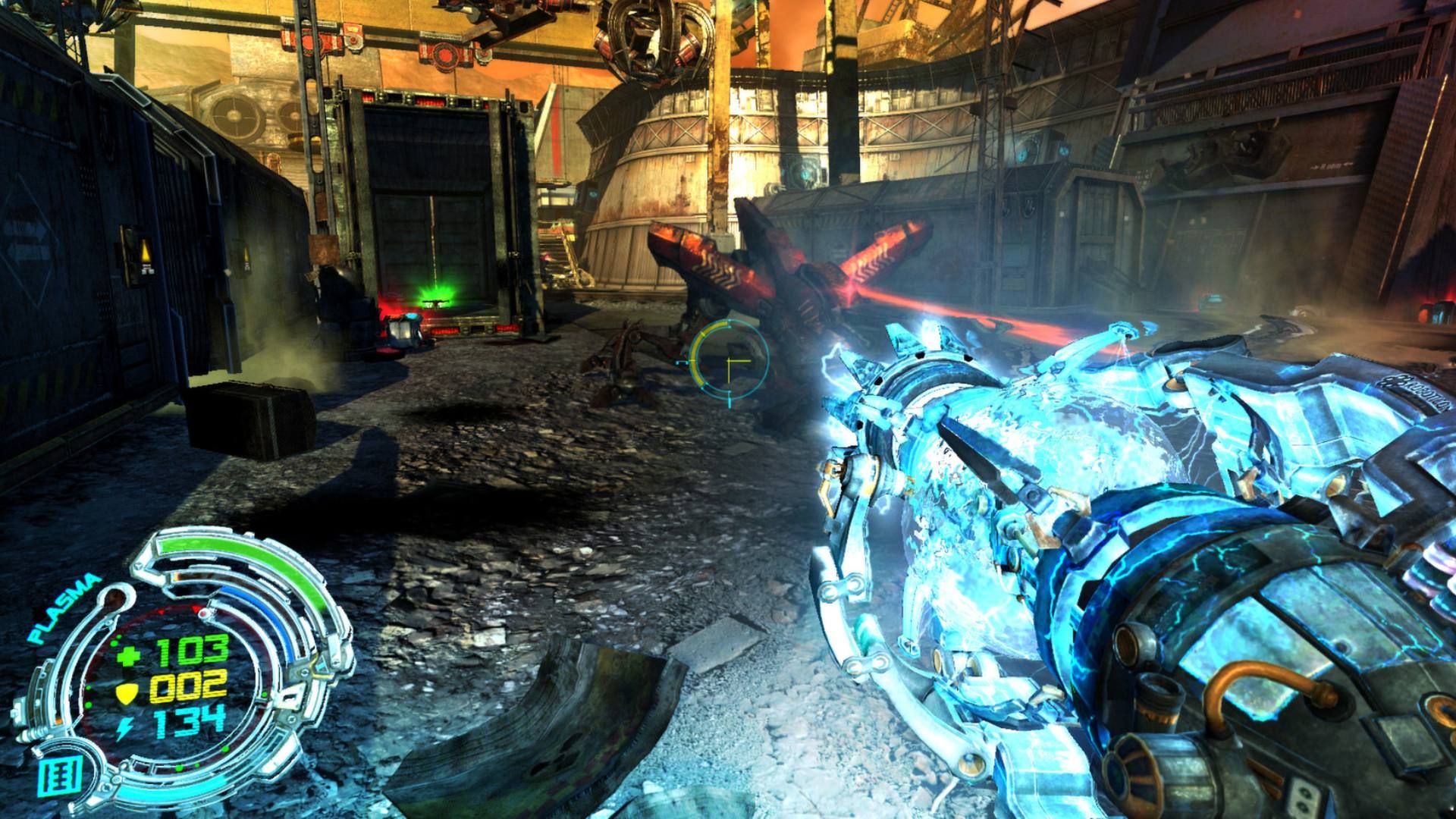Click the energy counter showing 134
This screenshot has height=819, width=1456.
tap(190, 723)
